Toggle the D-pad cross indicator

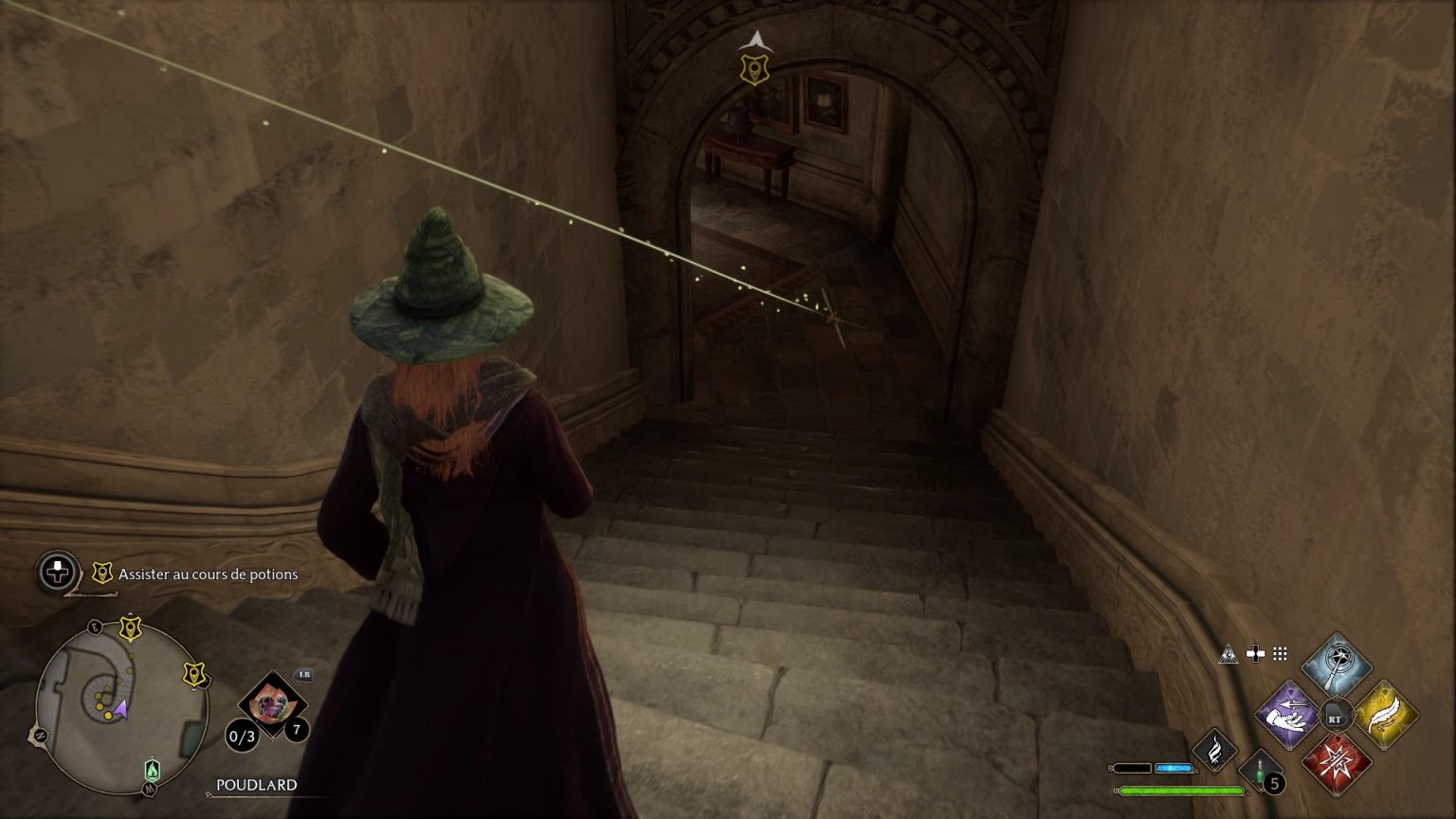pos(1256,654)
